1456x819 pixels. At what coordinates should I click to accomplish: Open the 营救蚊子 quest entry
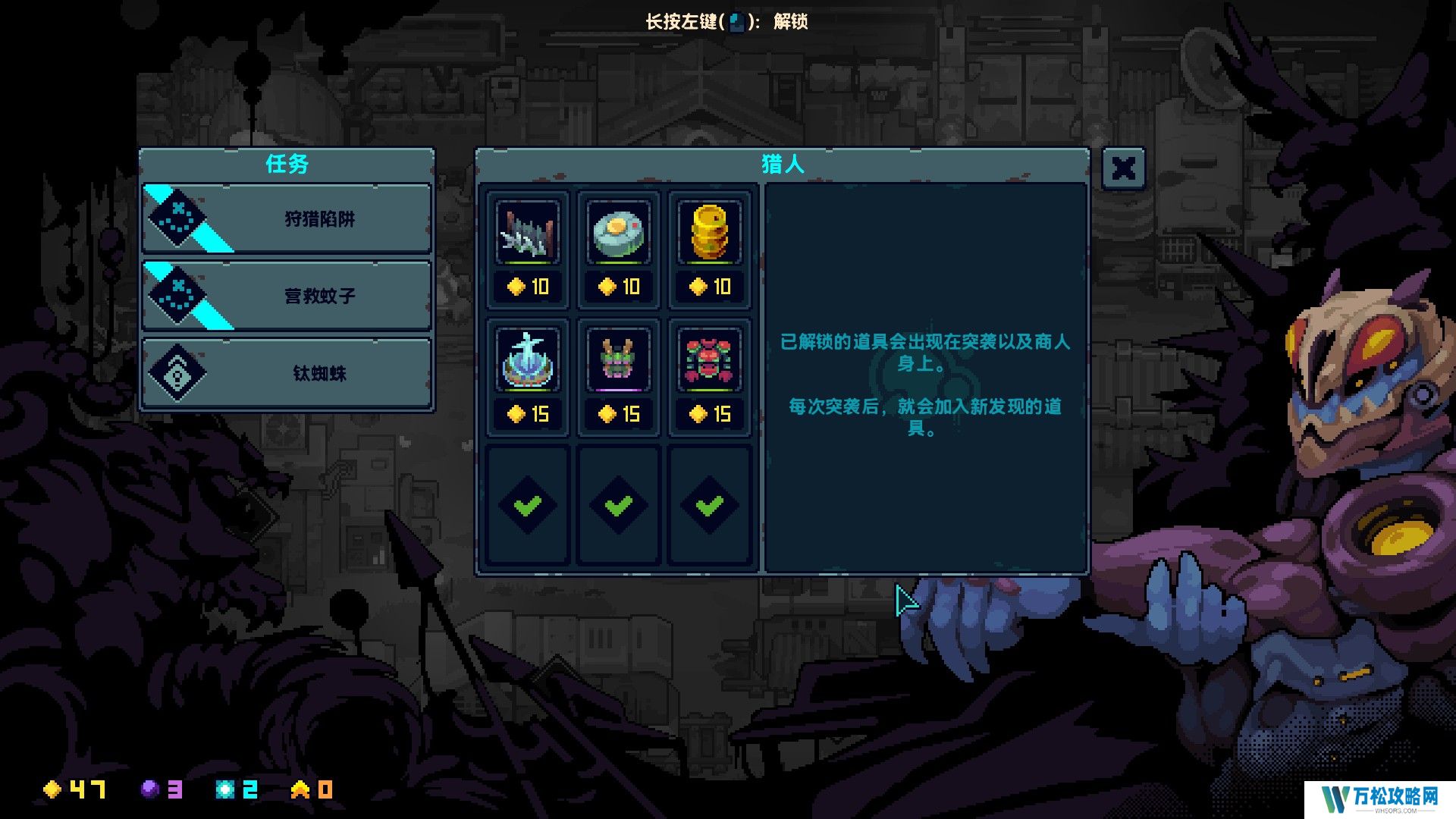click(x=287, y=296)
